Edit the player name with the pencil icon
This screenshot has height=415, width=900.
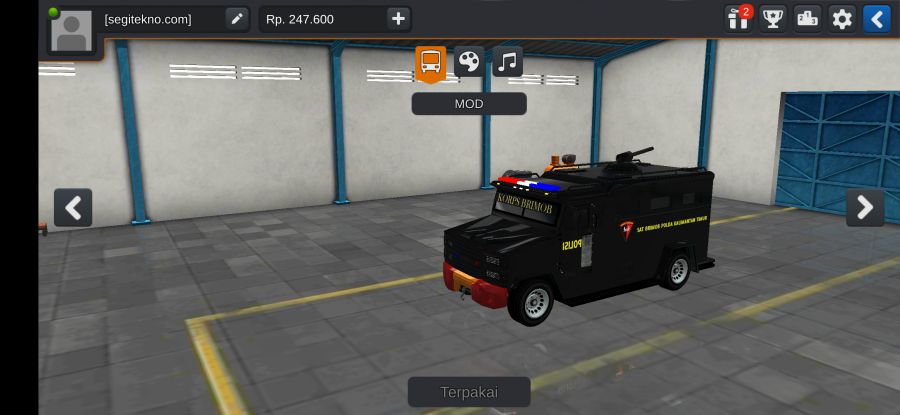pos(236,18)
